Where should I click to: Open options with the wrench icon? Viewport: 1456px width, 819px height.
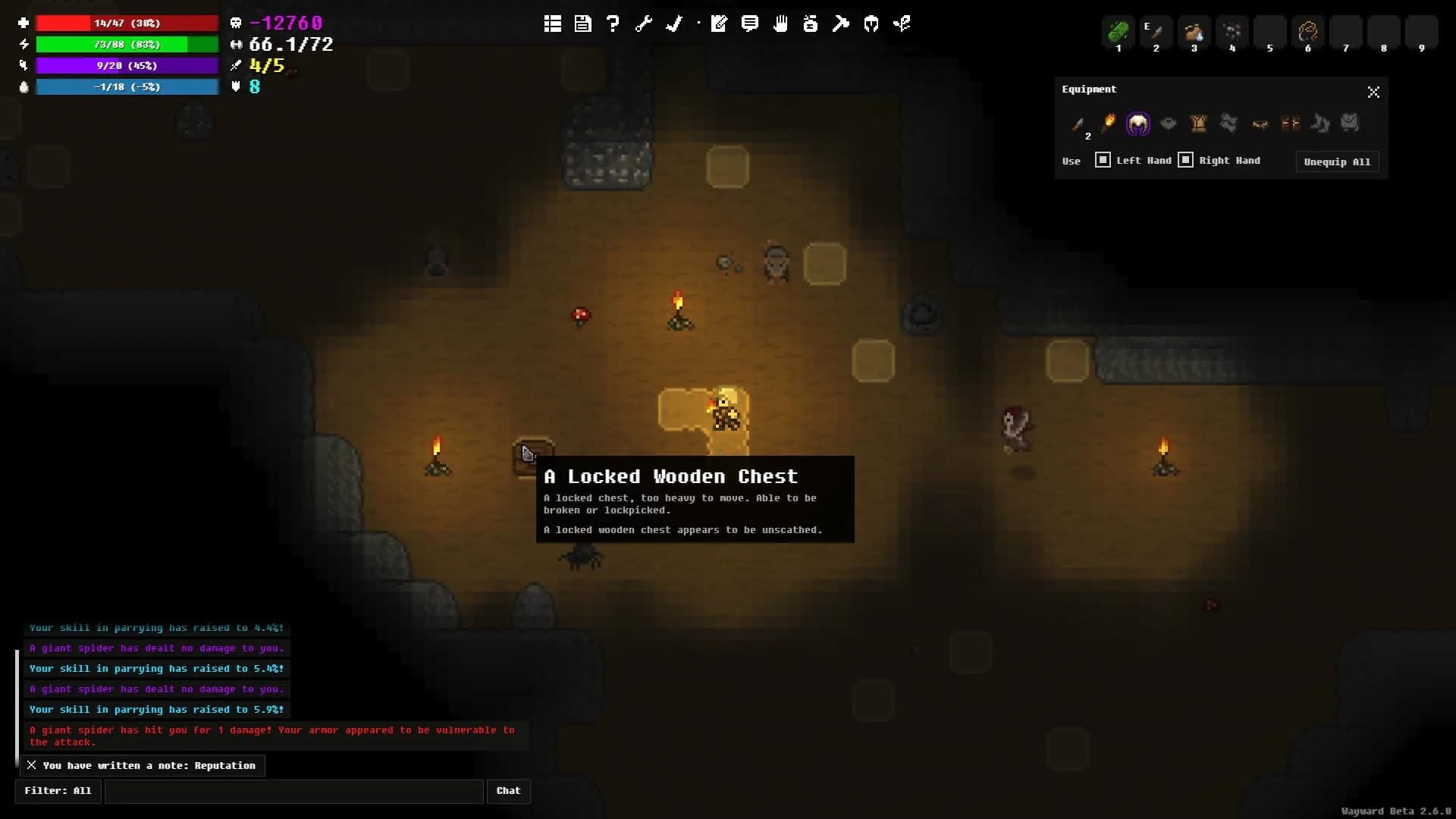[x=643, y=24]
